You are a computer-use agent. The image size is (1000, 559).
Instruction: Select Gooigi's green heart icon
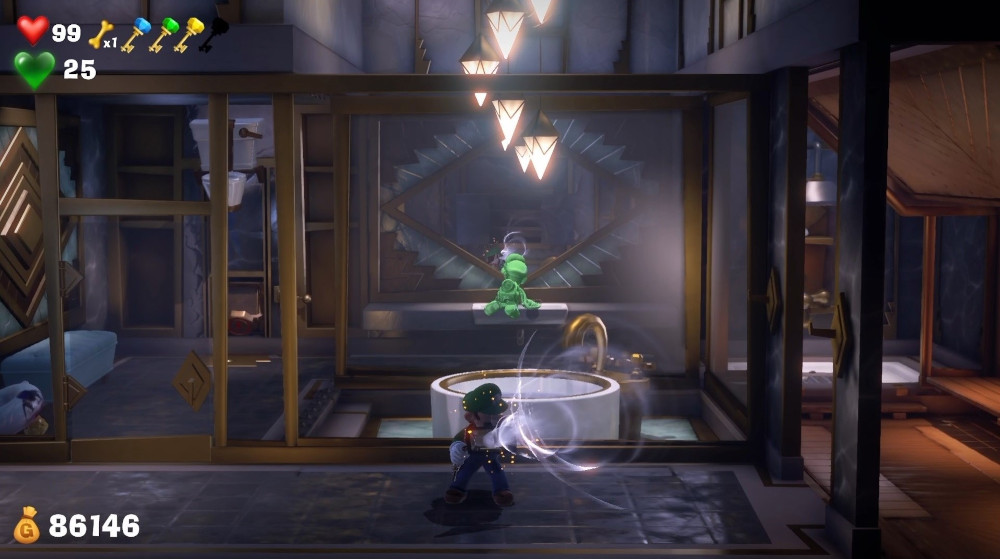coord(33,70)
